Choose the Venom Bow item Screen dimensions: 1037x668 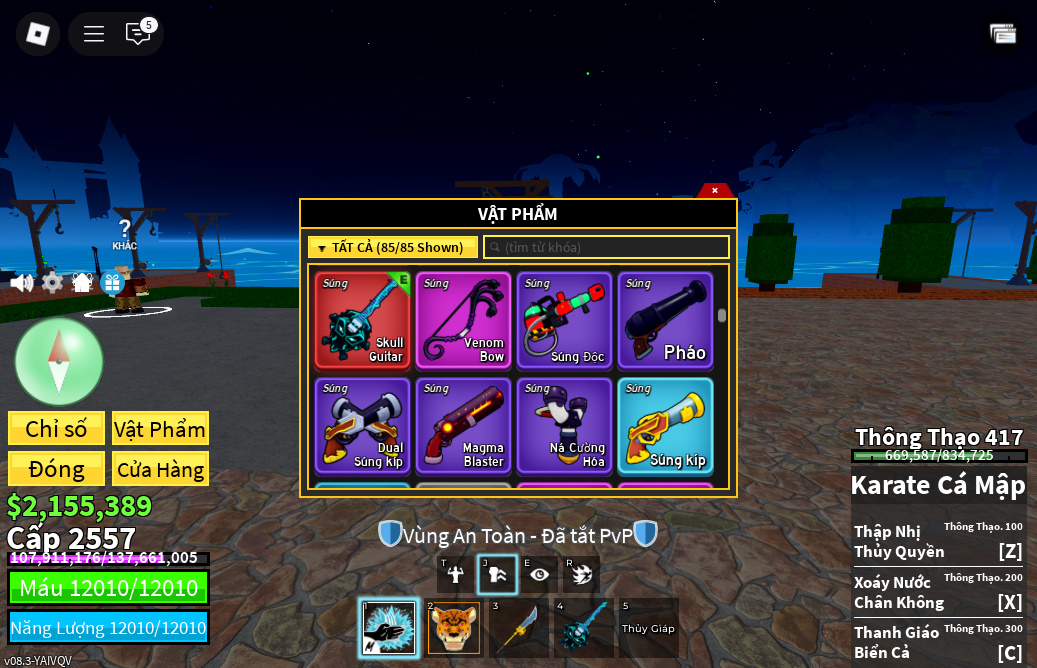pos(463,320)
